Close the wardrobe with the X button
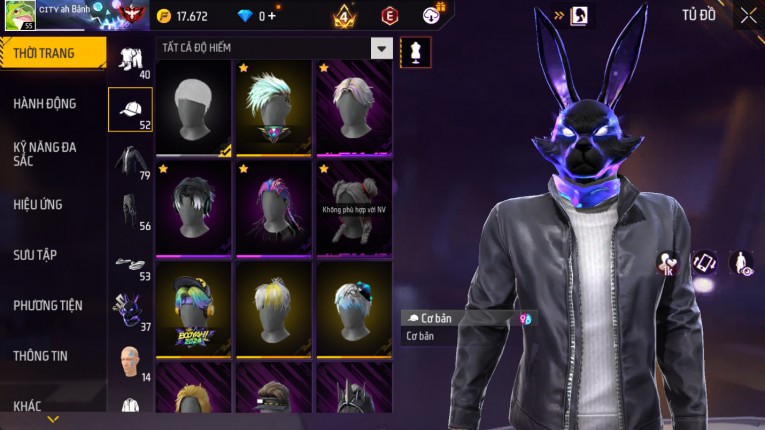Screen dimensions: 765x430 tap(749, 16)
